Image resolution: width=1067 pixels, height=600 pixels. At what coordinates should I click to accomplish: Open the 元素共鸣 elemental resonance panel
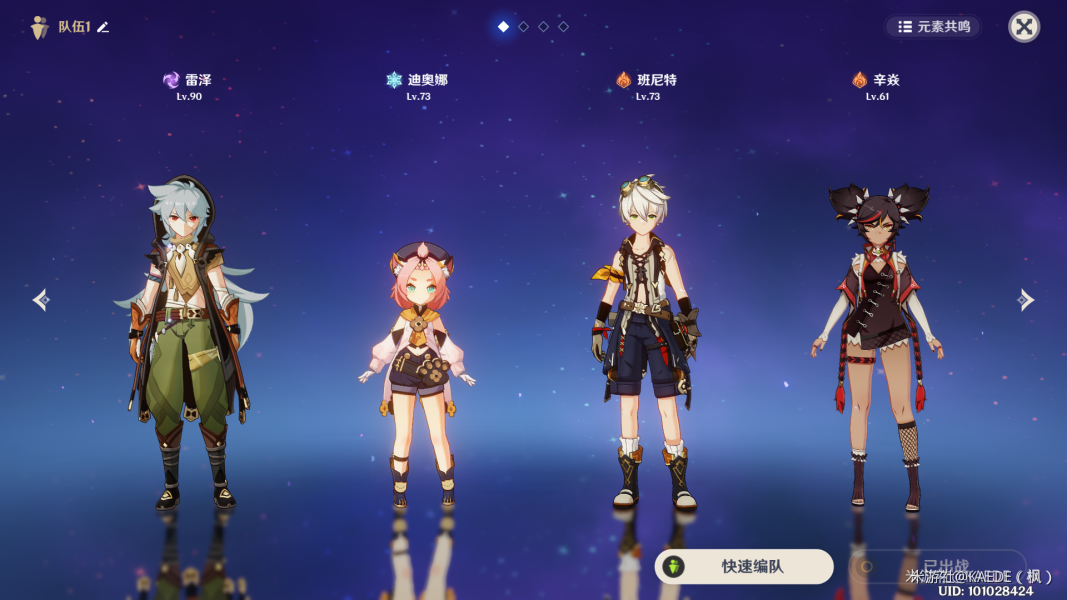coord(933,27)
